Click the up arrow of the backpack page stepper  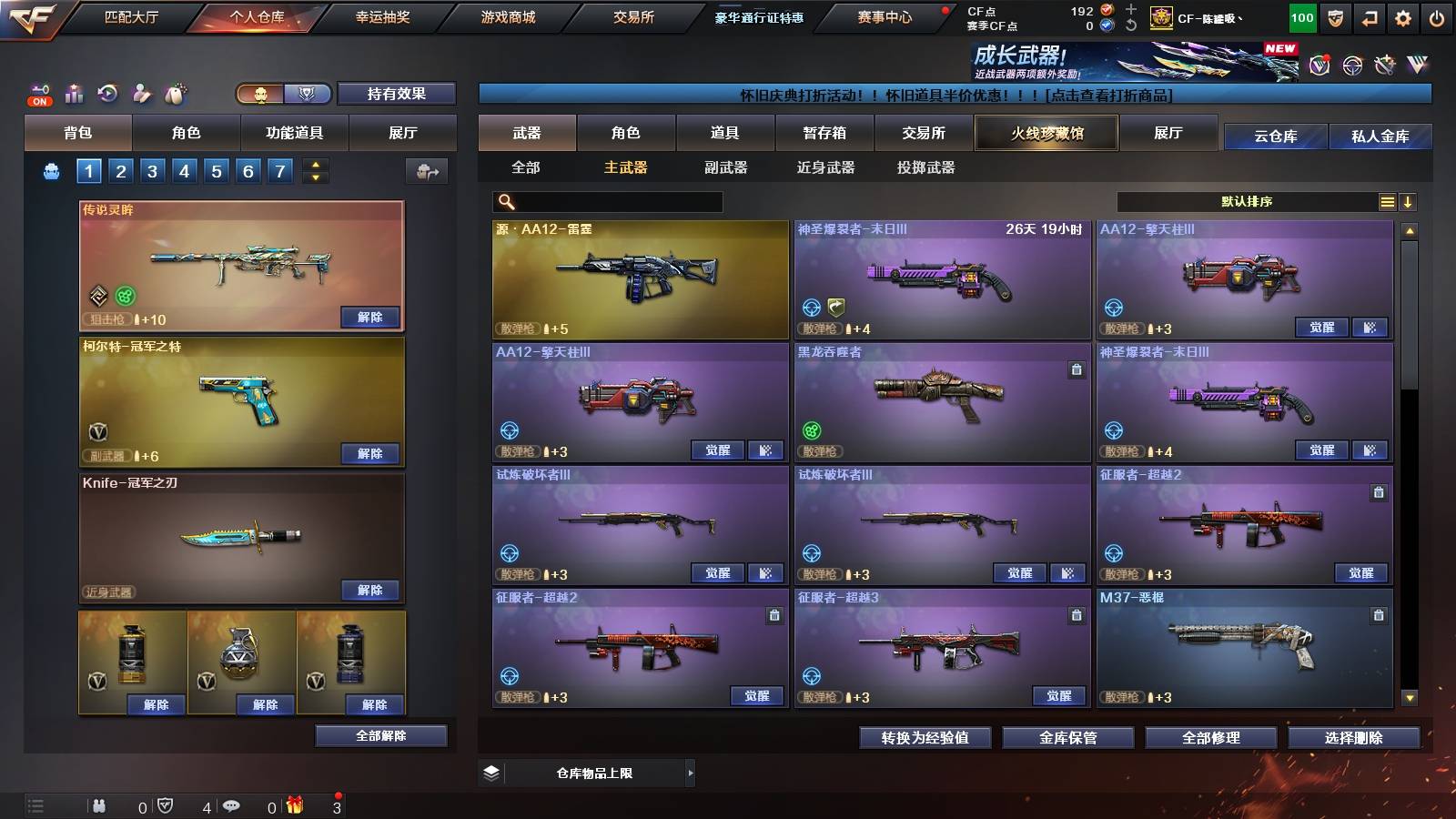click(315, 164)
